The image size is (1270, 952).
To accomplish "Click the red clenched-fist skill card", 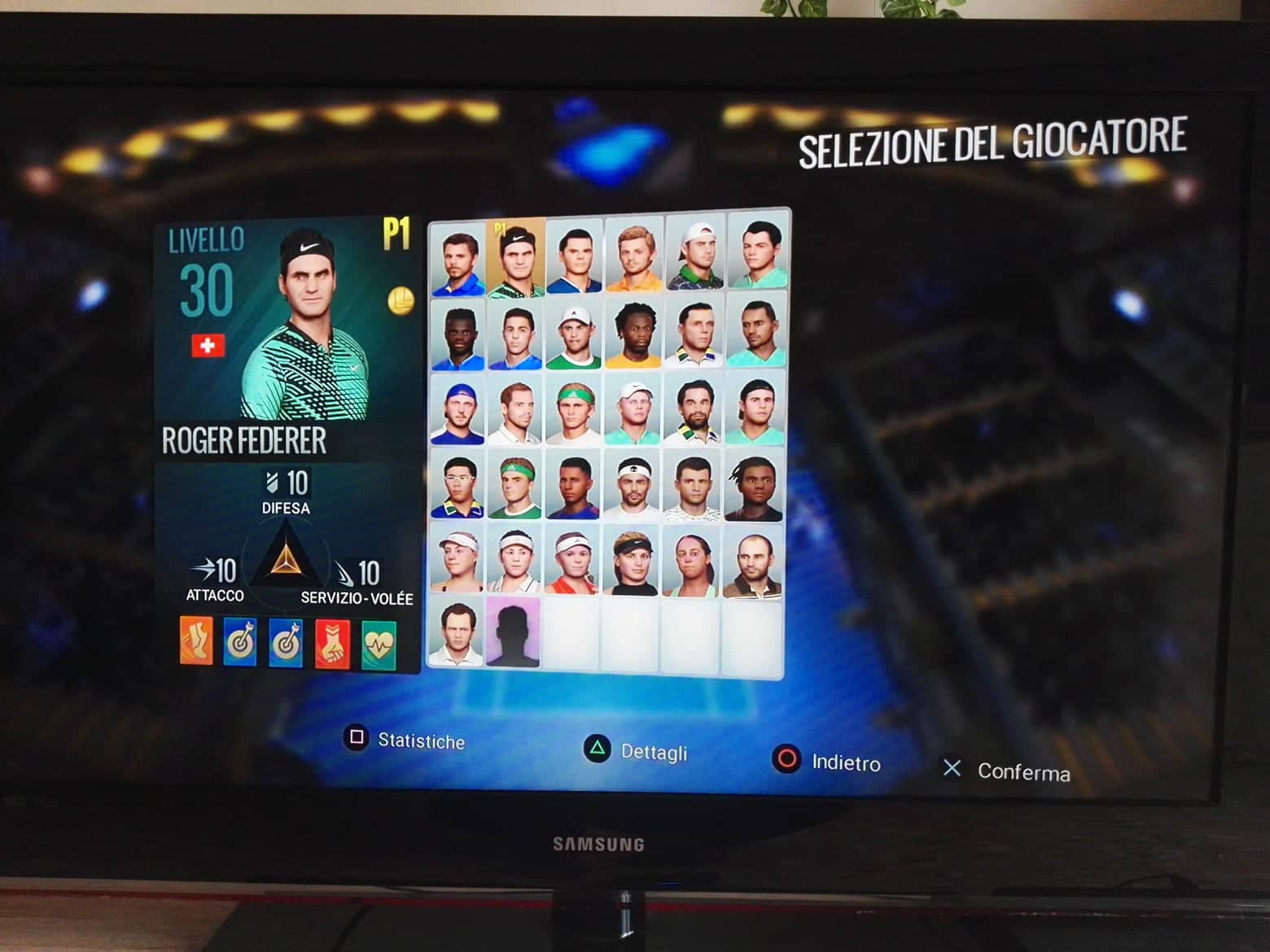I will point(332,644).
